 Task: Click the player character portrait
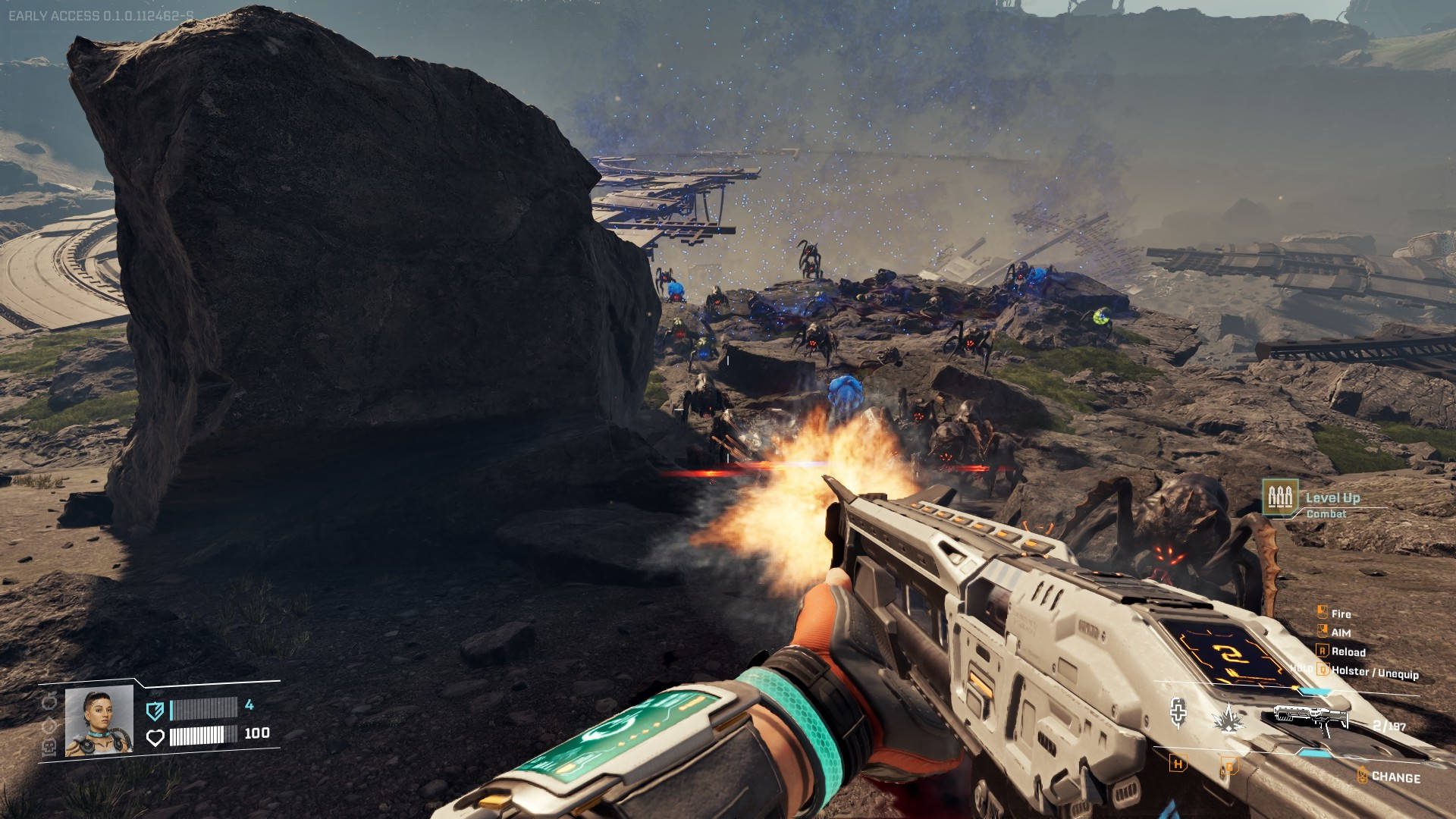tap(99, 720)
